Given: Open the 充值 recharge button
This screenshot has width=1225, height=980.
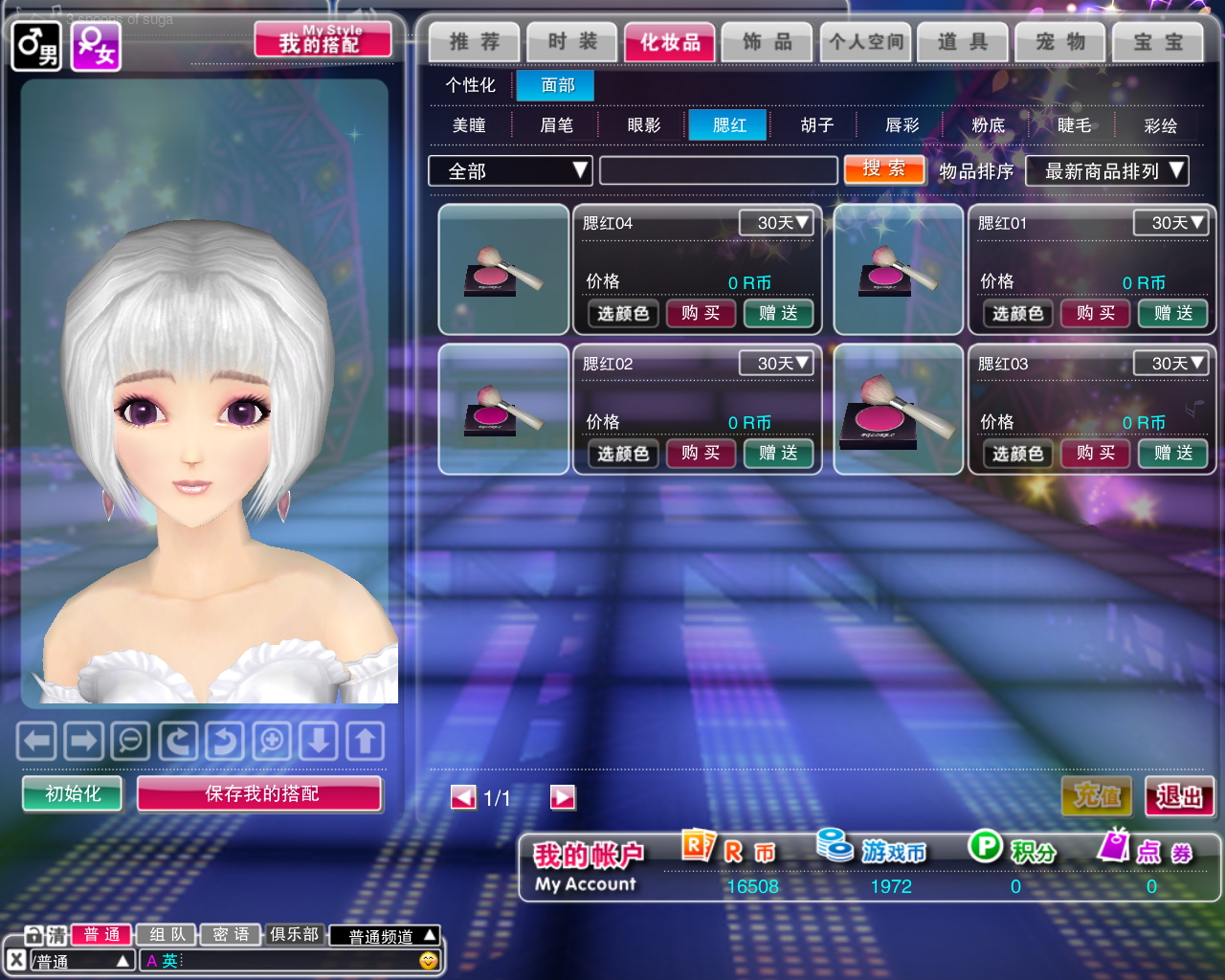Looking at the screenshot, I should coord(1097,796).
